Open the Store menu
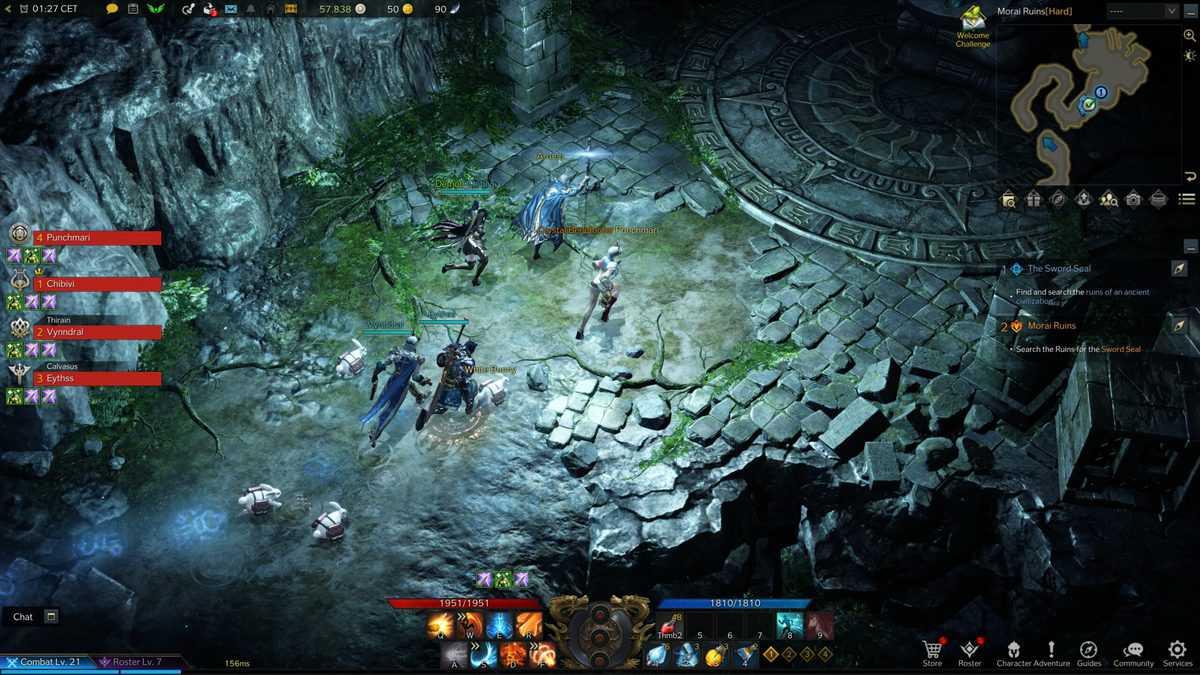Viewport: 1200px width, 675px height. (x=932, y=652)
